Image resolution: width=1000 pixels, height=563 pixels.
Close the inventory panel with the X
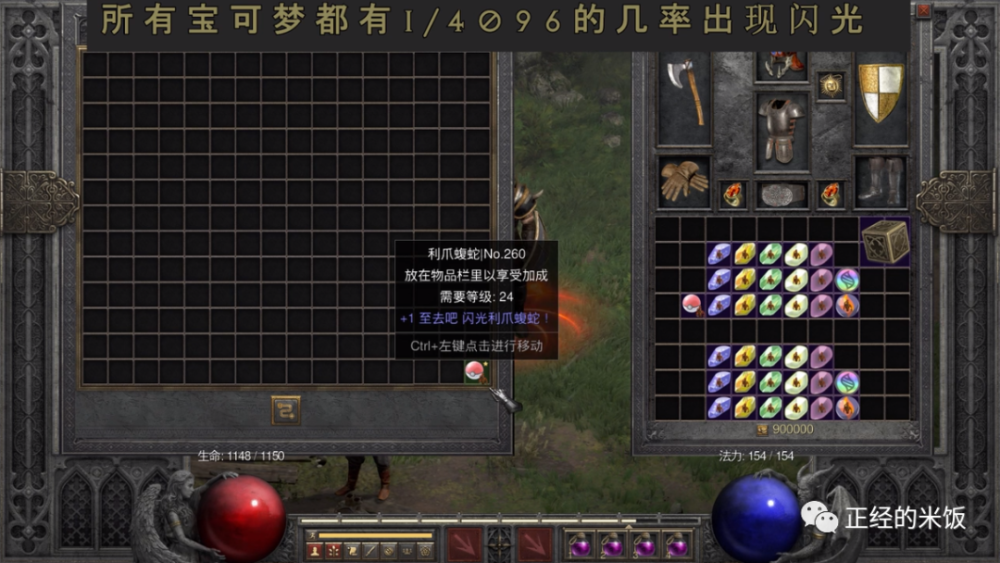(x=923, y=10)
